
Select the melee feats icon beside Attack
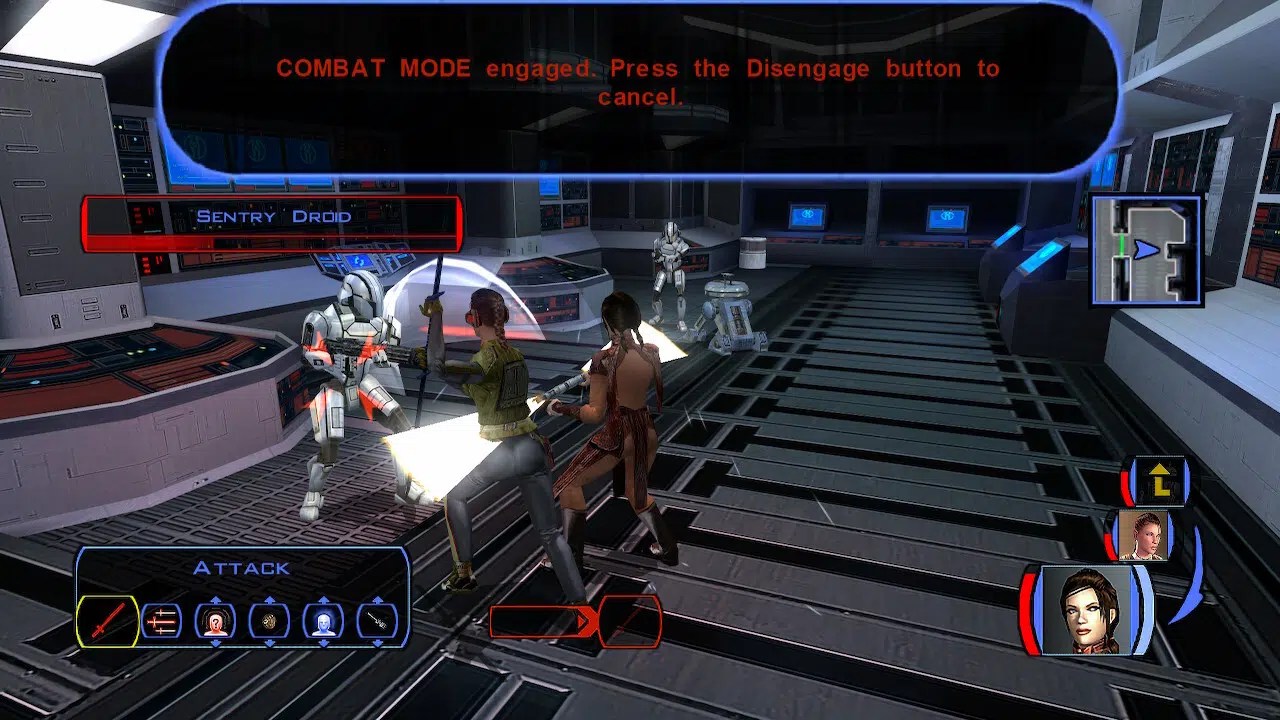click(x=162, y=622)
